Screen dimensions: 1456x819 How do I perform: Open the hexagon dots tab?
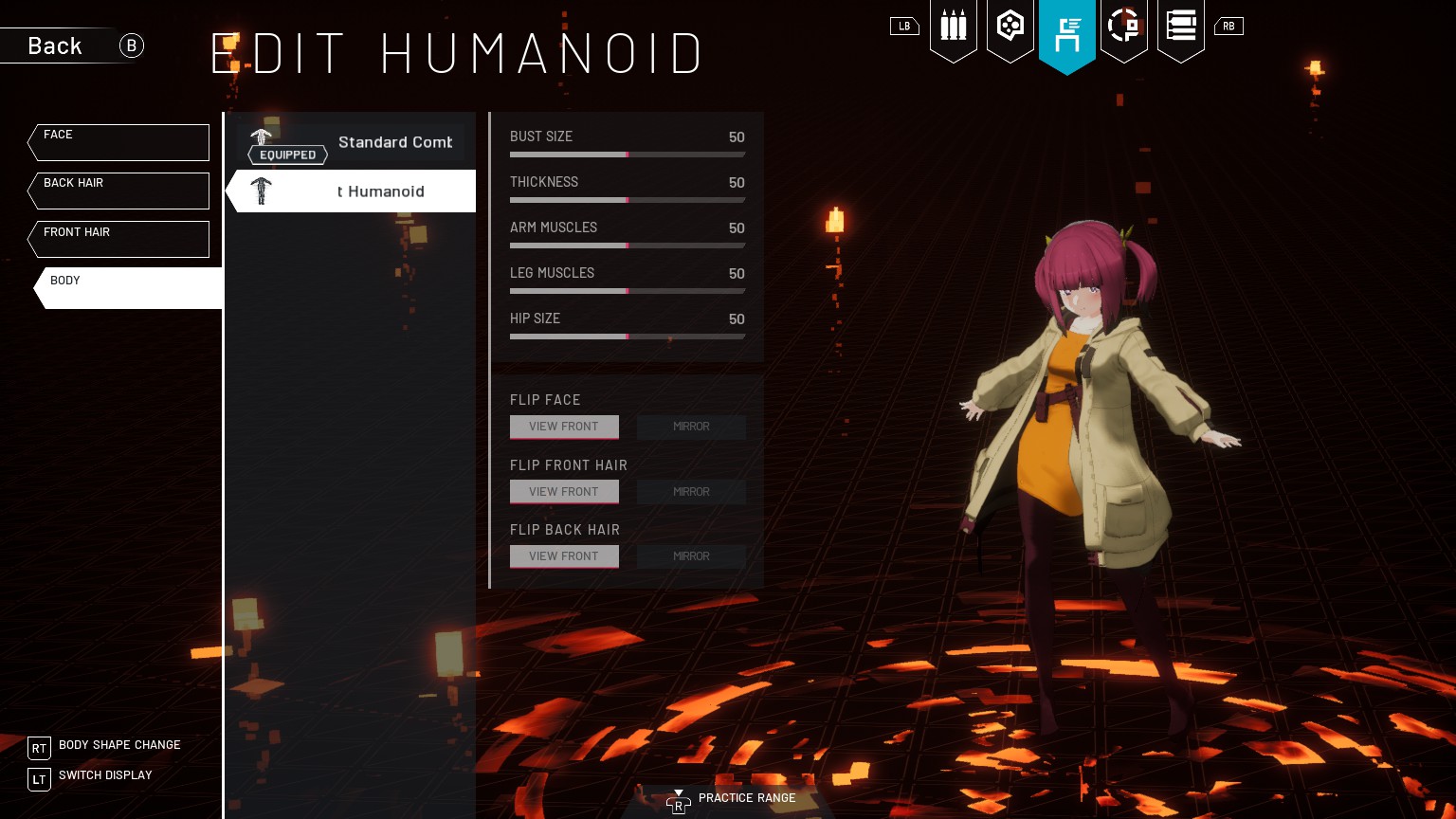click(x=1010, y=27)
